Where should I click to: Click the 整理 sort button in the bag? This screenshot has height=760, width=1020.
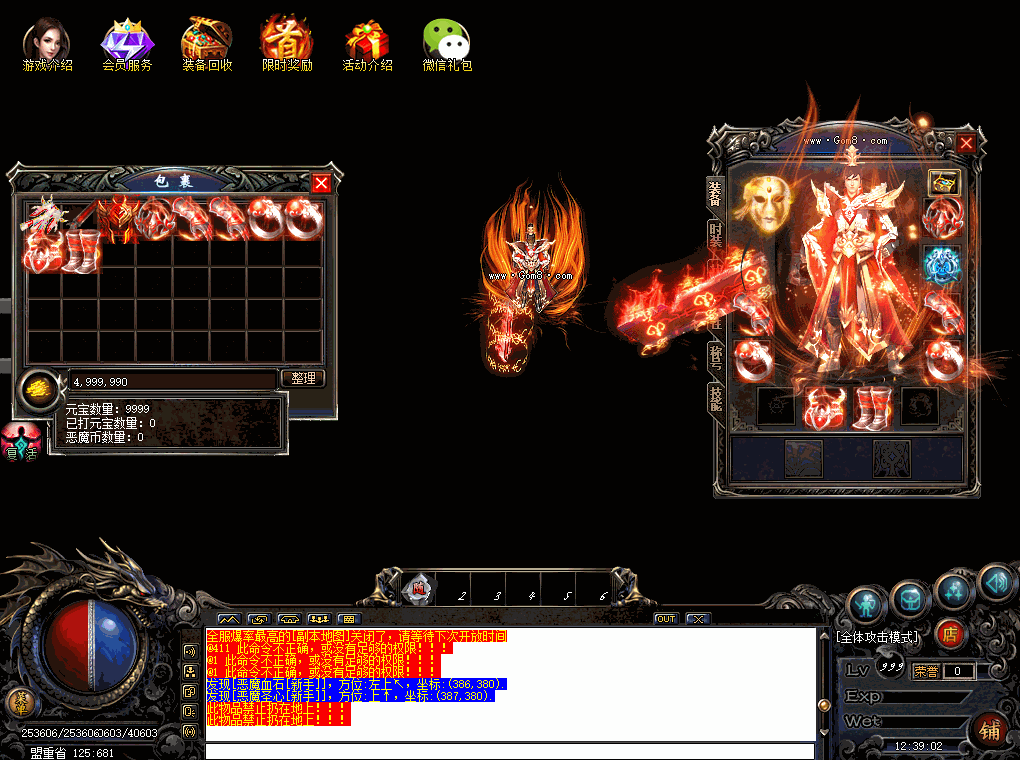[x=303, y=379]
